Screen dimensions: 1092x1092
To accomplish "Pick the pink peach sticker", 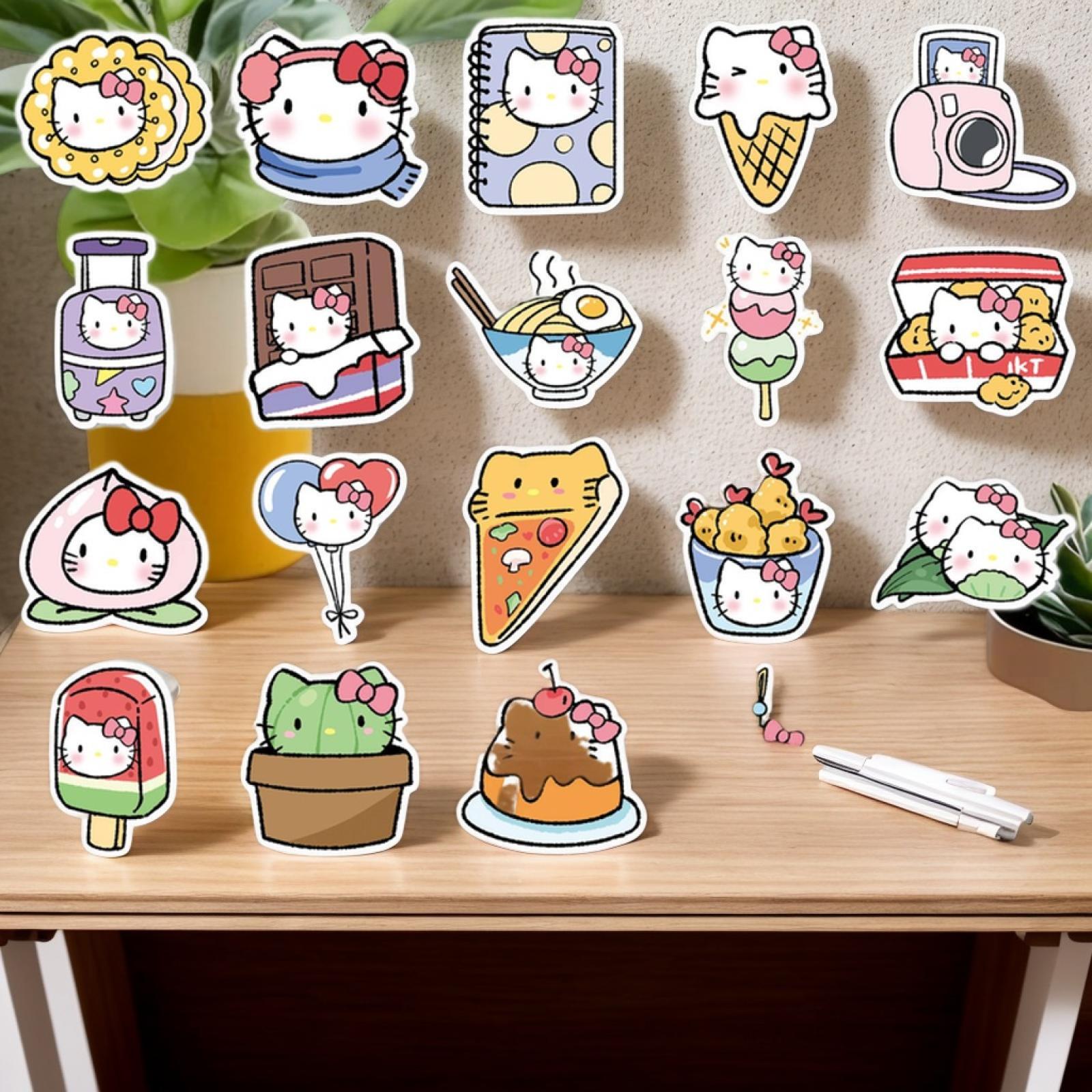I will 116,546.
